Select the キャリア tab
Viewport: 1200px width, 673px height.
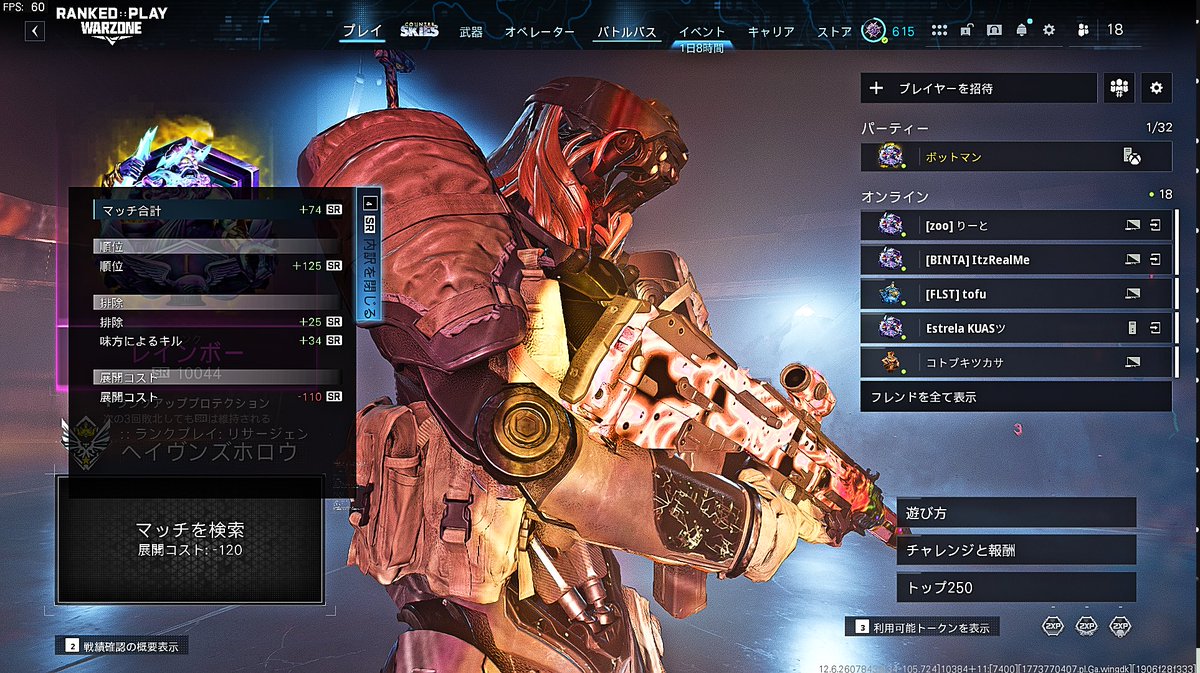(x=771, y=32)
